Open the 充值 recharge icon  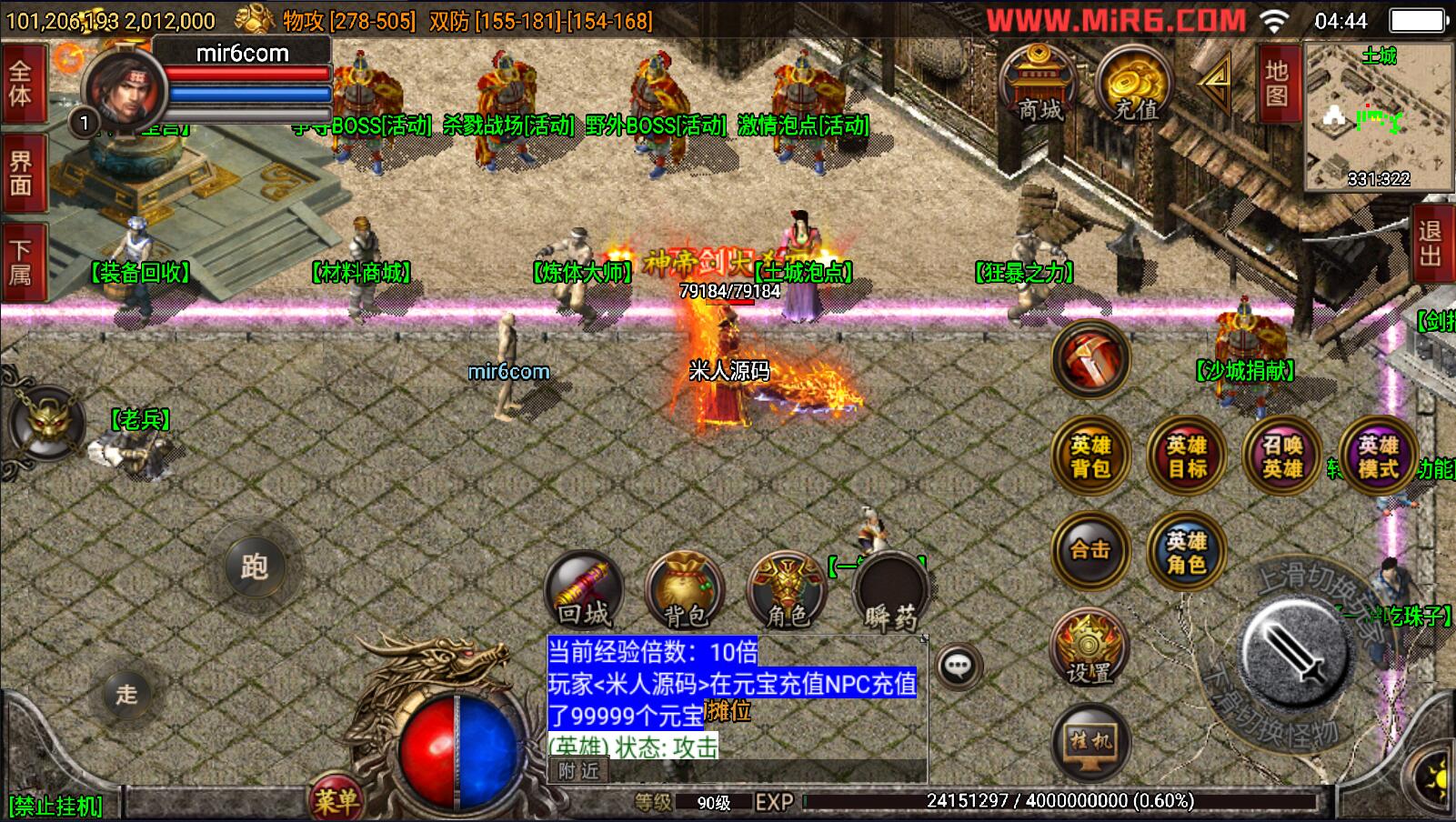pyautogui.click(x=1135, y=84)
